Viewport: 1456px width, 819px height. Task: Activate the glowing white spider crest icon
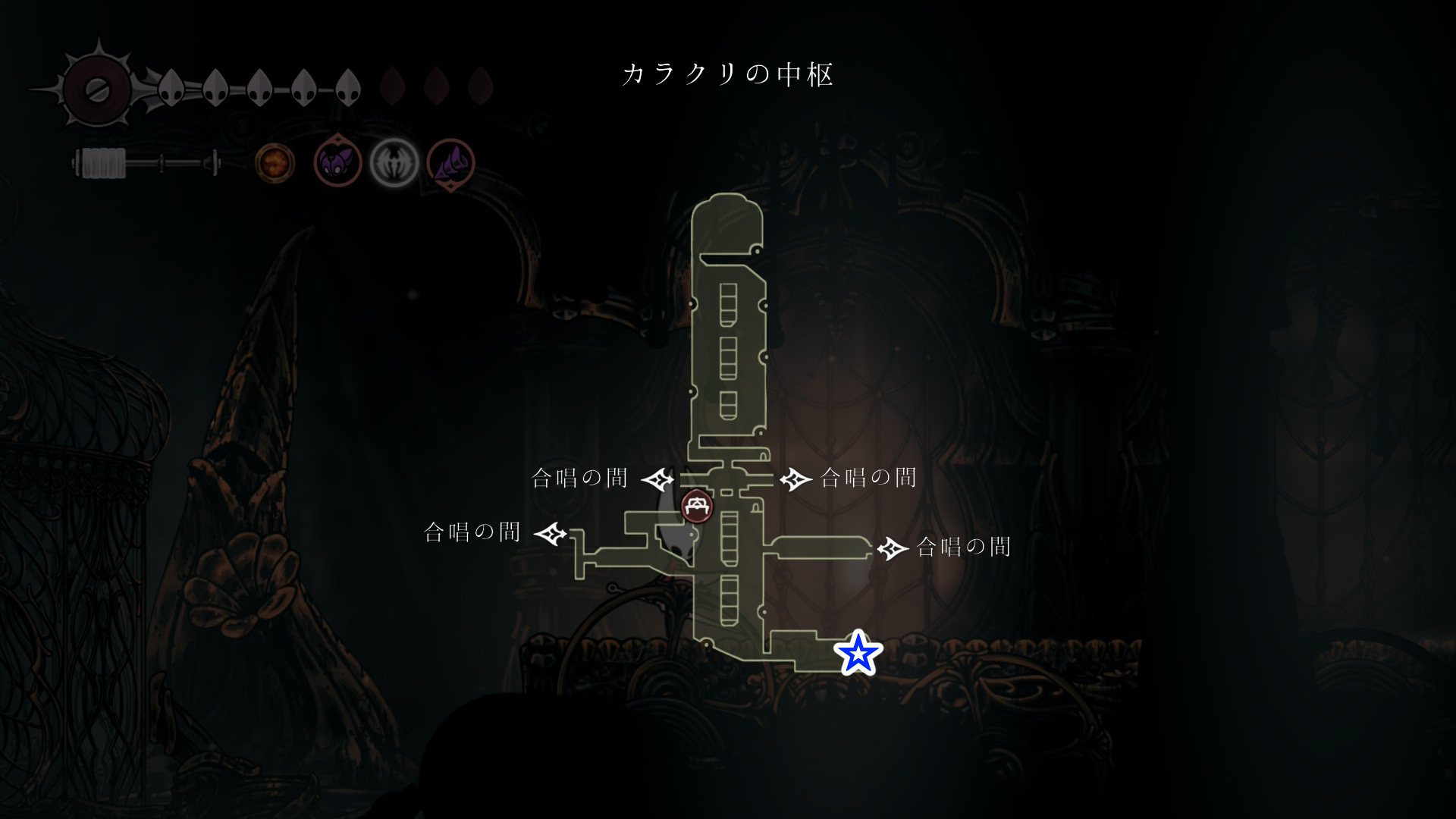point(394,162)
